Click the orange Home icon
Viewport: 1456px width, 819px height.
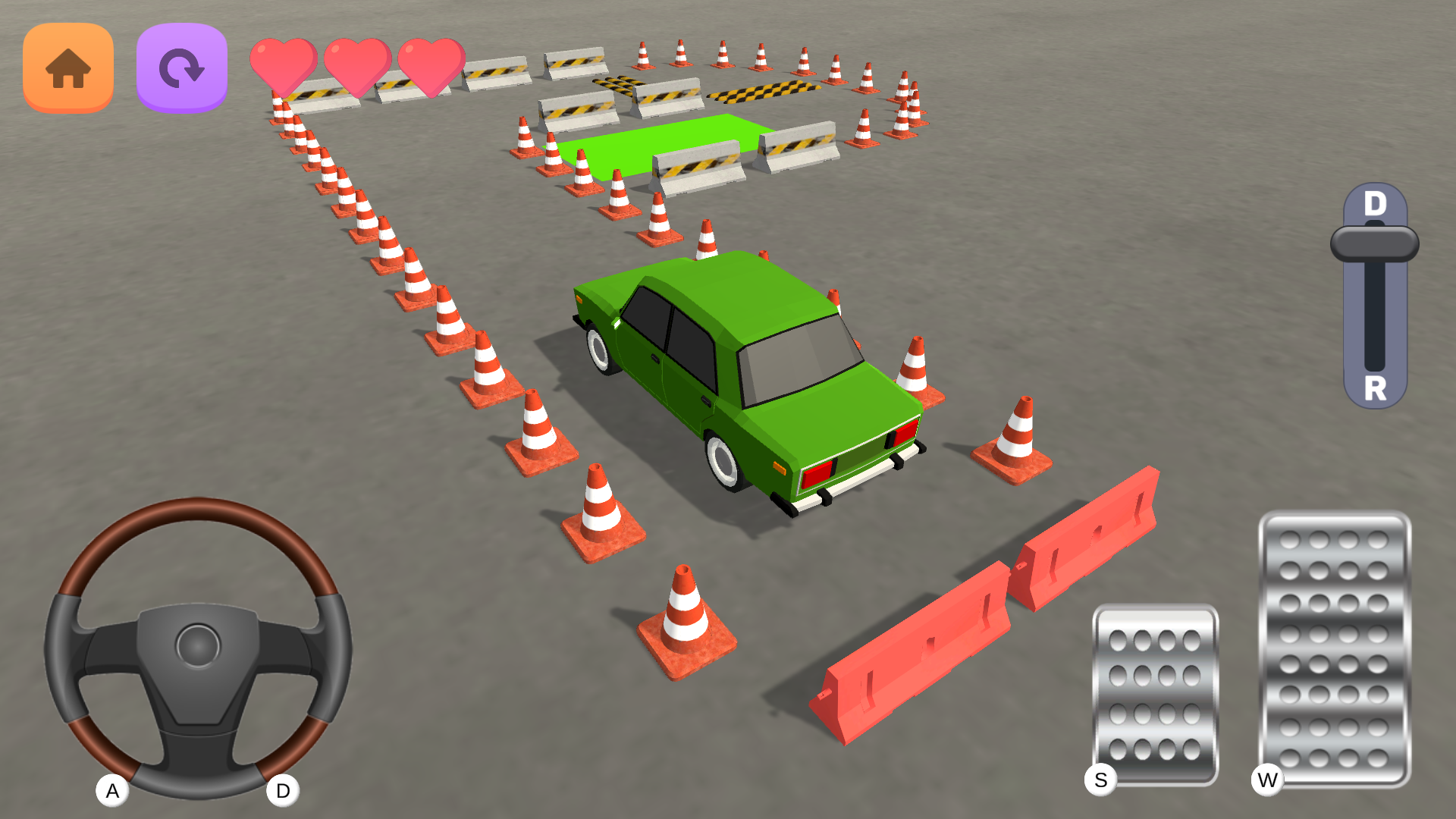[x=67, y=67]
